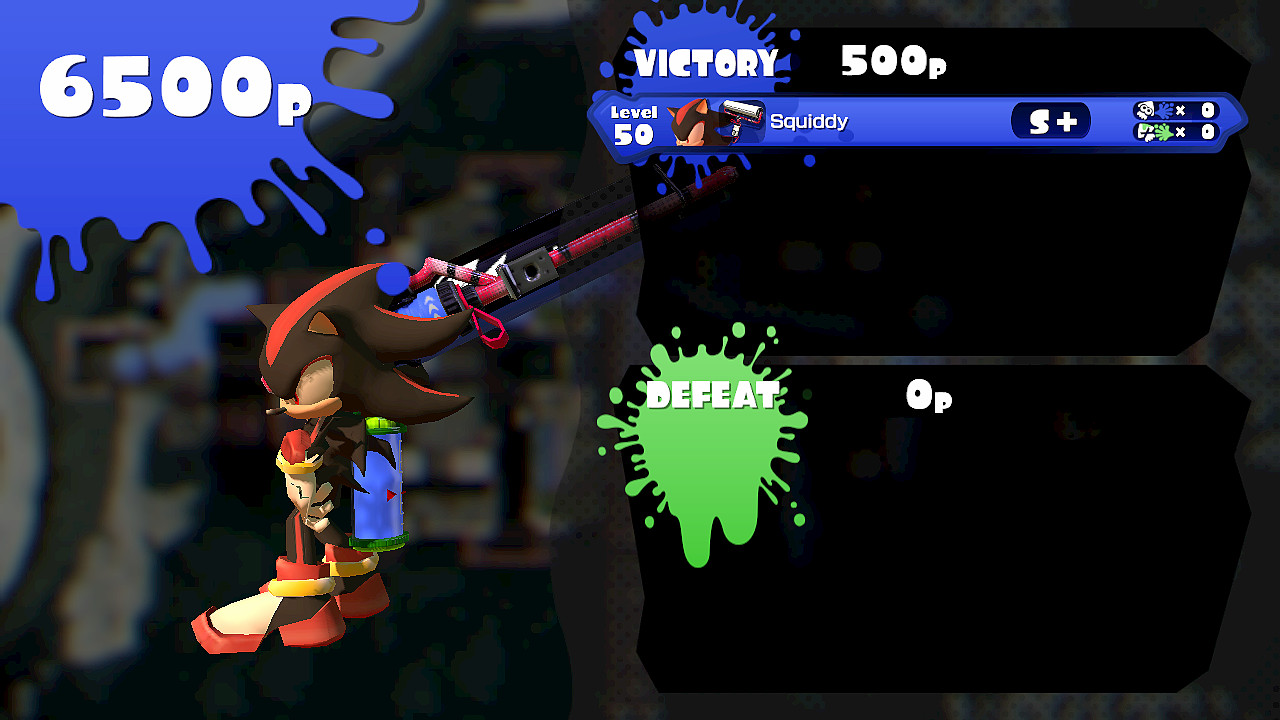Screen dimensions: 1280x720
Task: Click the green splat beside the death counter
Action: click(x=1165, y=130)
